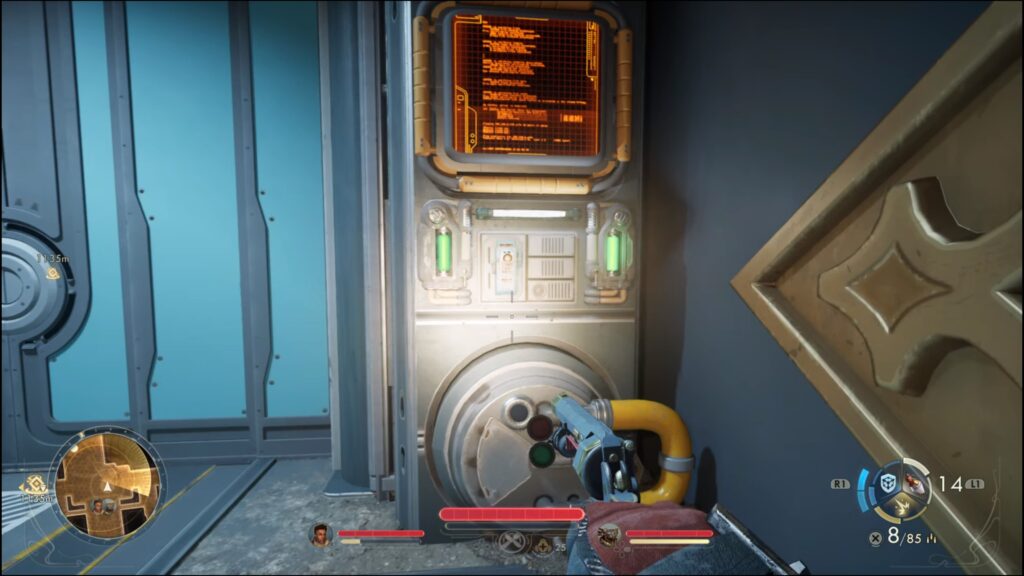Click the circular minimap radar
1024x576 pixels.
coord(105,479)
